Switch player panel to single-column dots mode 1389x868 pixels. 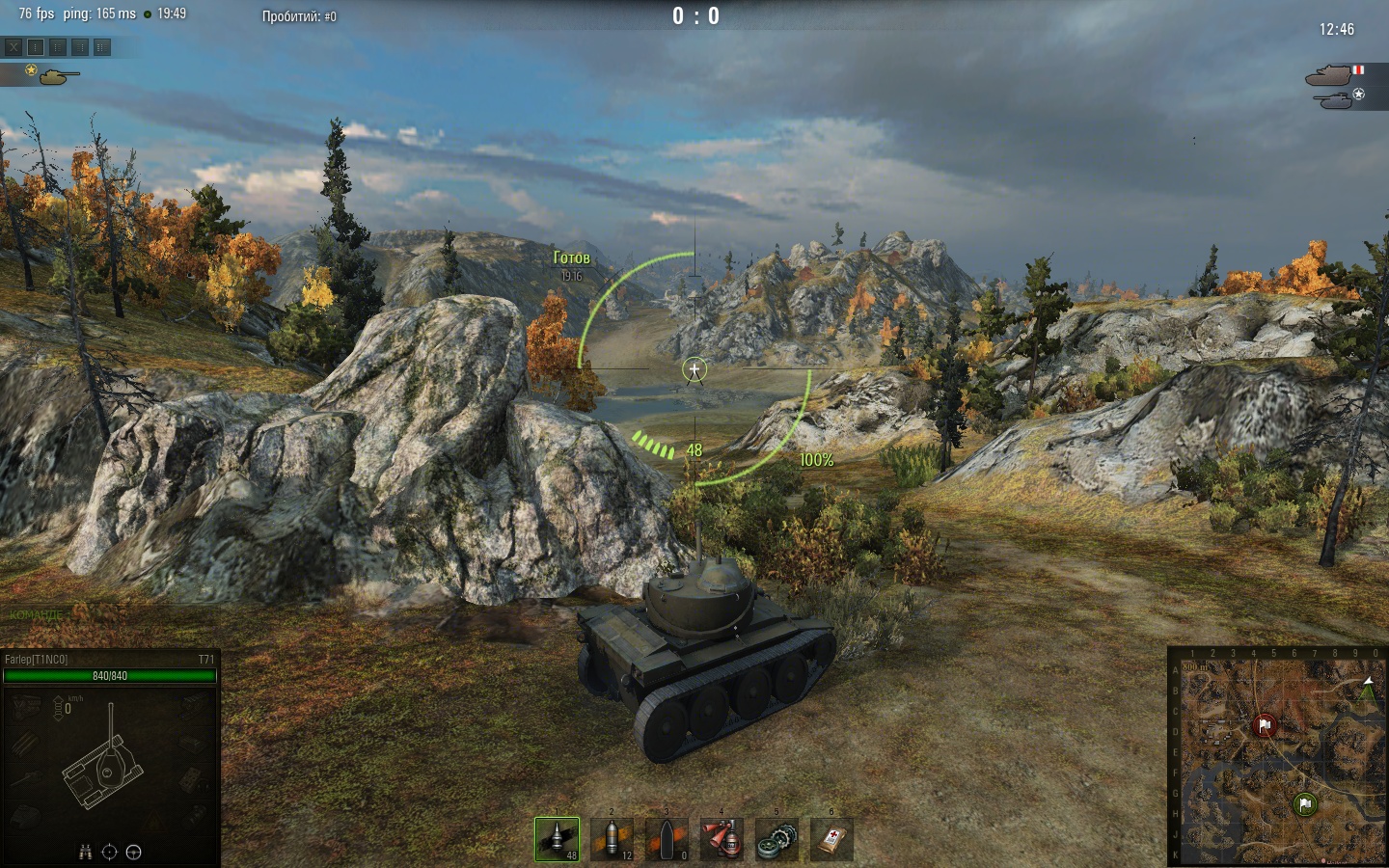click(x=36, y=46)
